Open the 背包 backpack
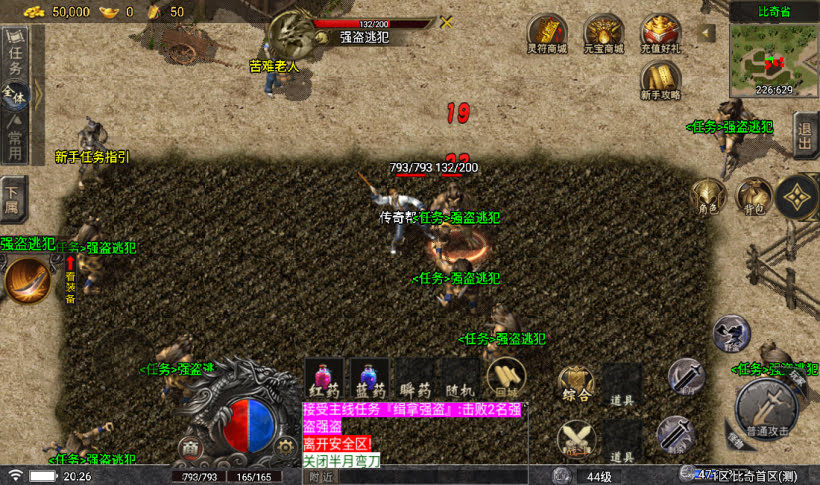This screenshot has height=485, width=820. [751, 195]
